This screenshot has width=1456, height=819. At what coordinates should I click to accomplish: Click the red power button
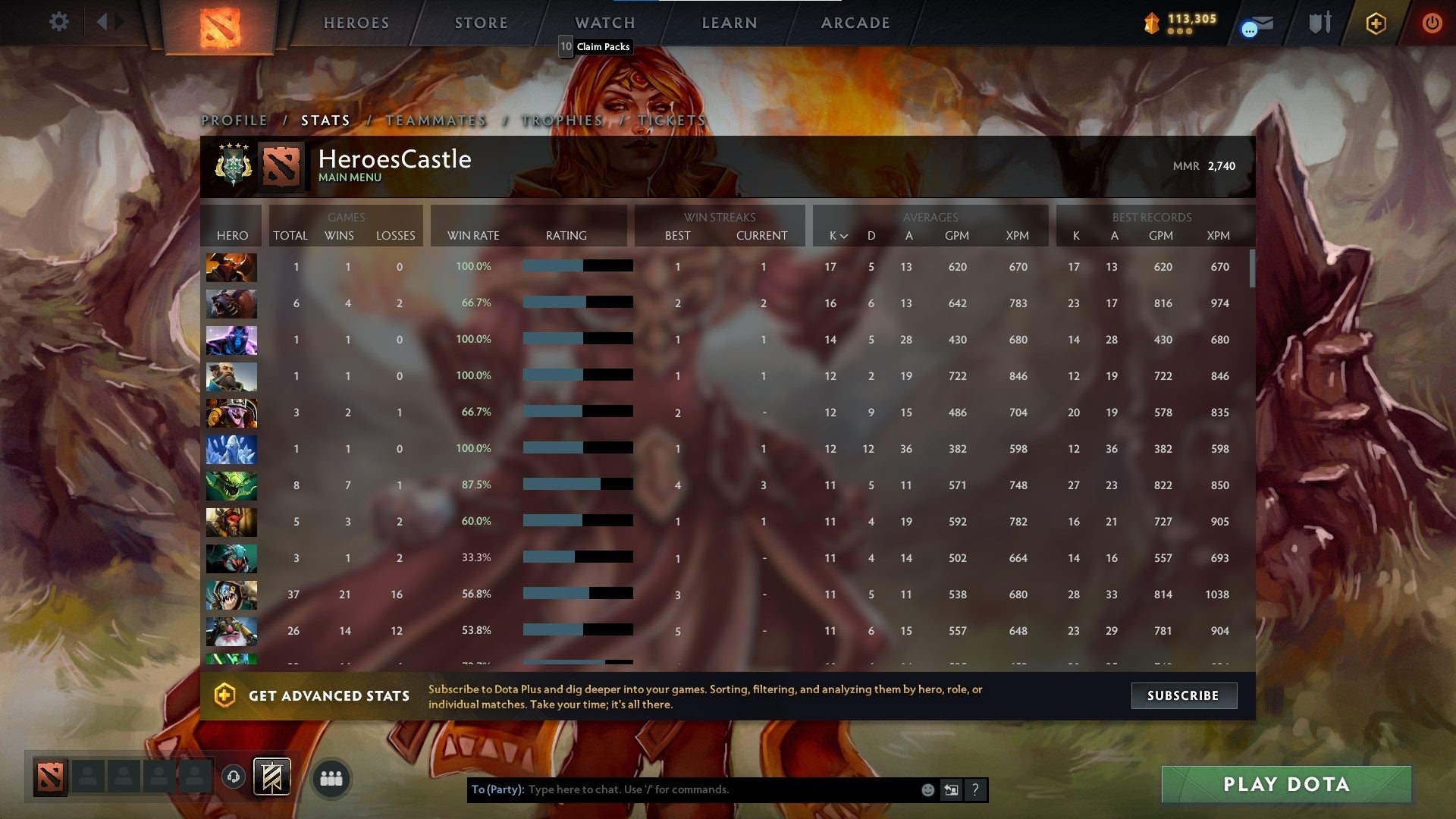click(x=1432, y=23)
